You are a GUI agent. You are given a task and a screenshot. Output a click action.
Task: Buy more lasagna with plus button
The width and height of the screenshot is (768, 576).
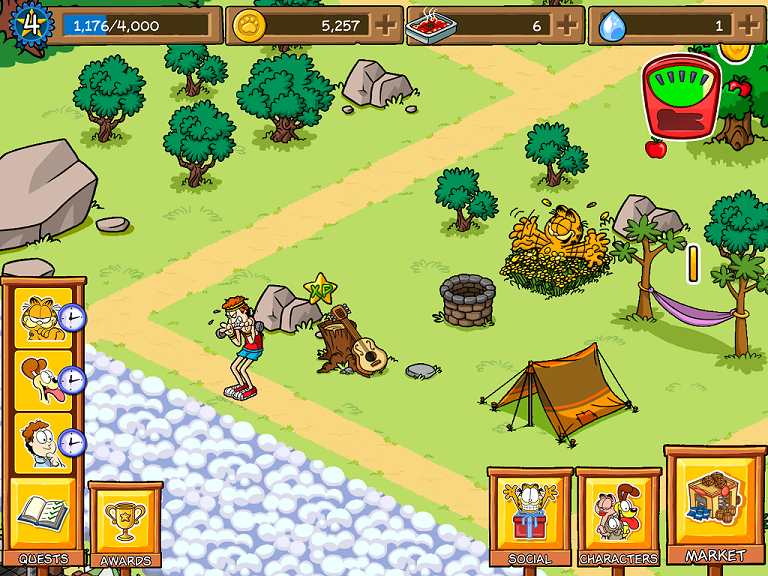pyautogui.click(x=567, y=25)
